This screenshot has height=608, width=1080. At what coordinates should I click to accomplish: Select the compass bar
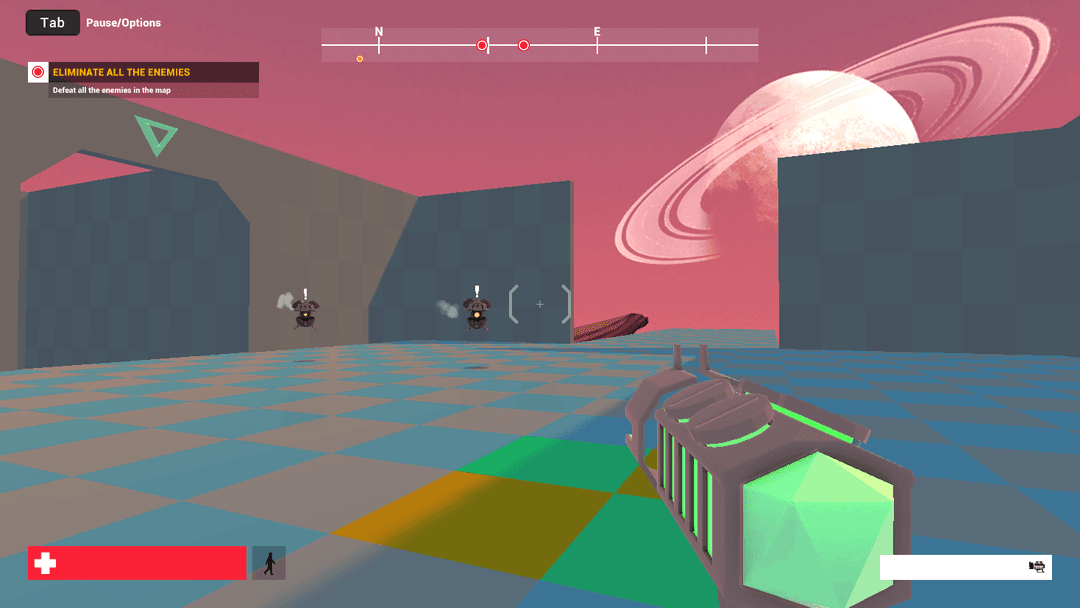coord(539,45)
